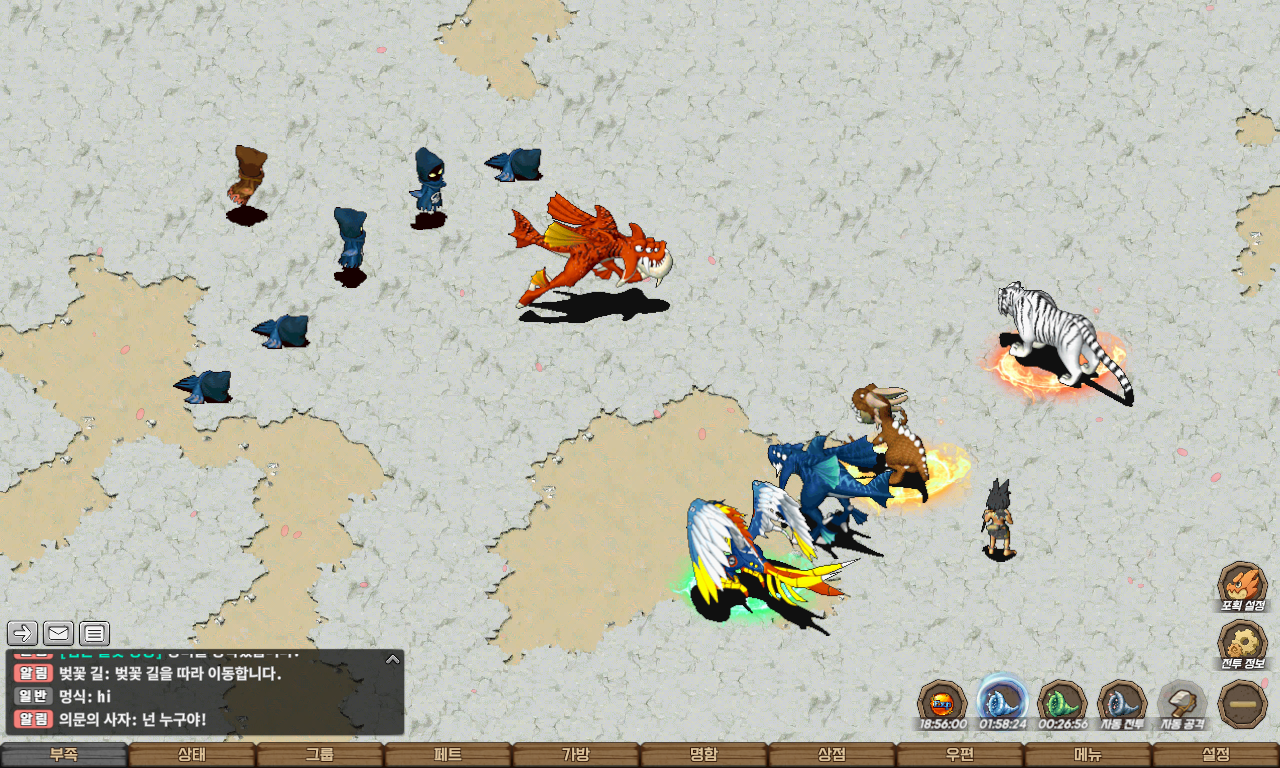Click the arrow button above chat
The image size is (1280, 768).
click(23, 633)
